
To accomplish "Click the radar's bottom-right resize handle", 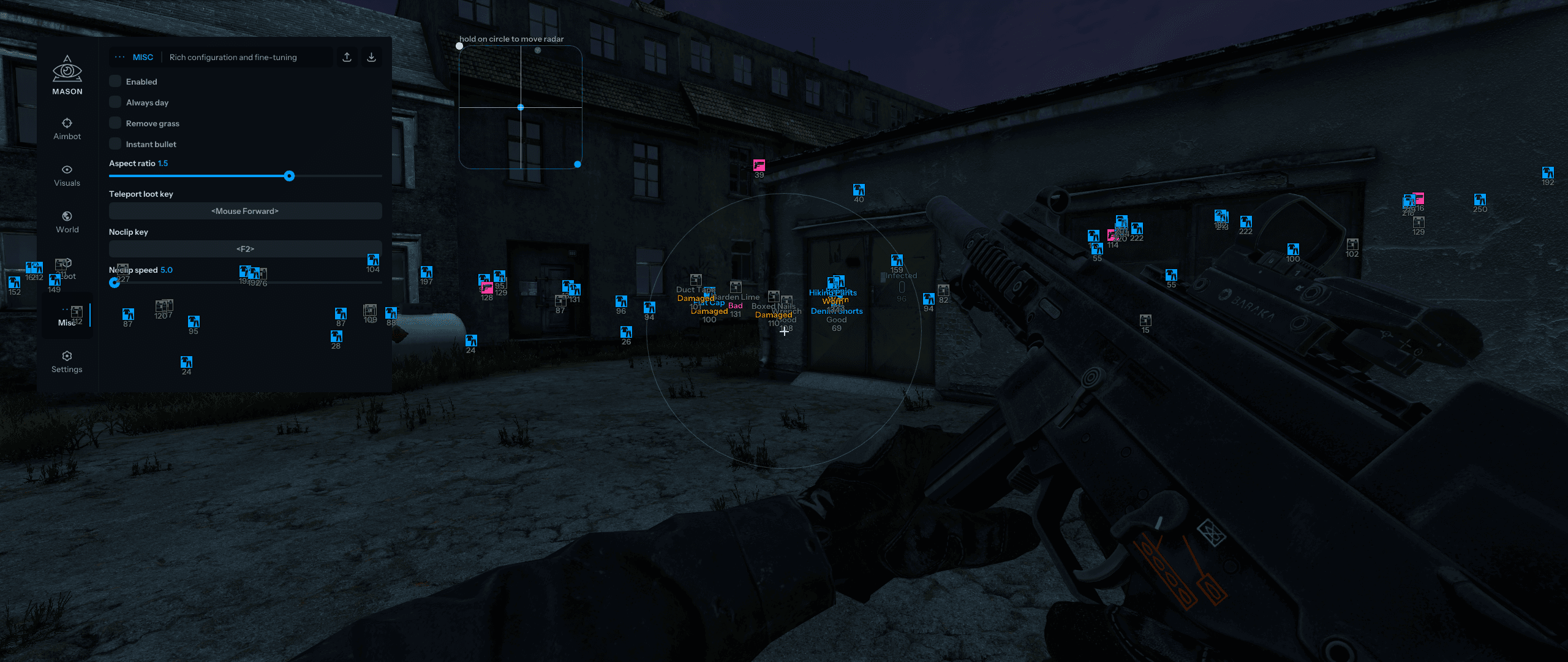I will click(x=576, y=164).
